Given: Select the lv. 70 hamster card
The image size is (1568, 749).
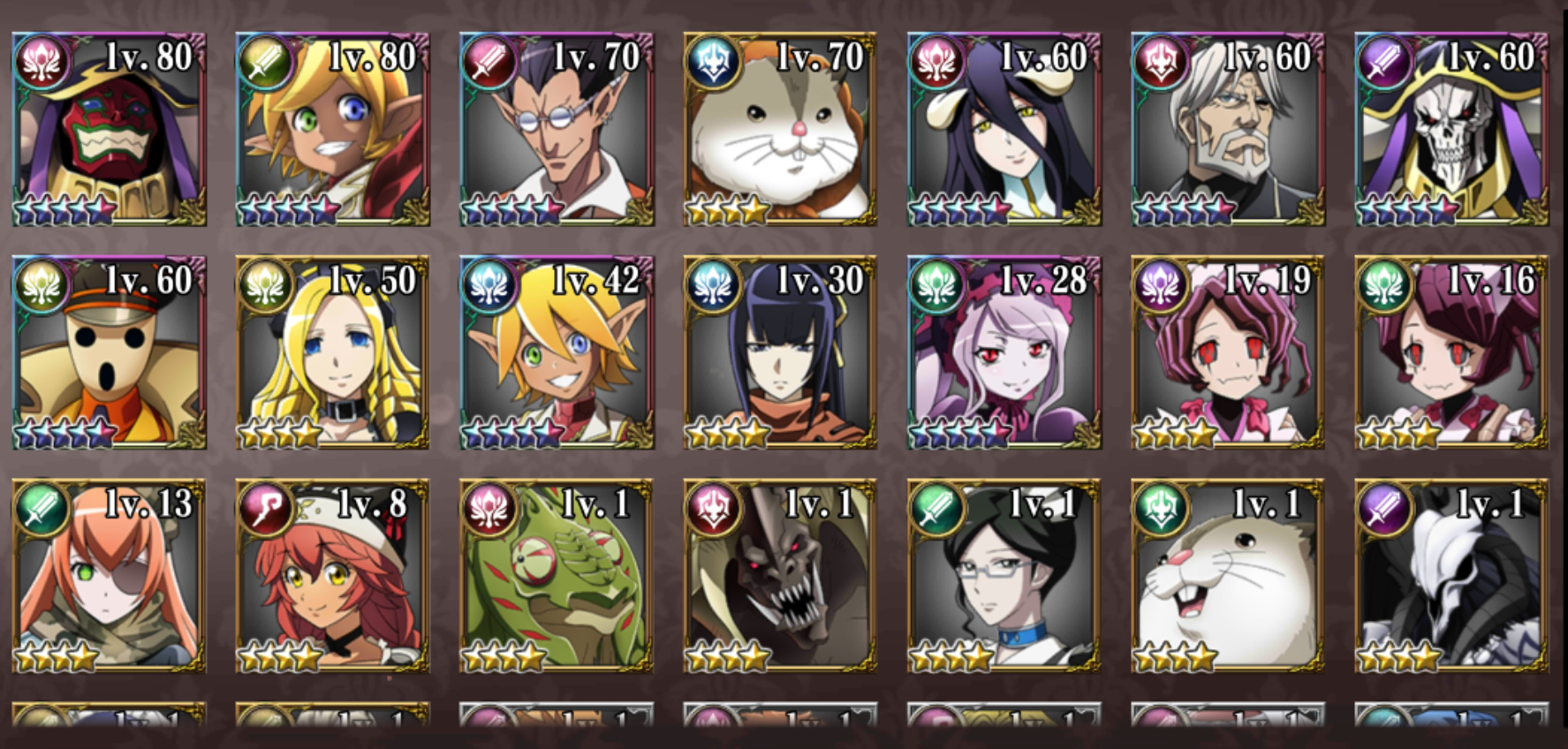Looking at the screenshot, I should click(x=781, y=130).
